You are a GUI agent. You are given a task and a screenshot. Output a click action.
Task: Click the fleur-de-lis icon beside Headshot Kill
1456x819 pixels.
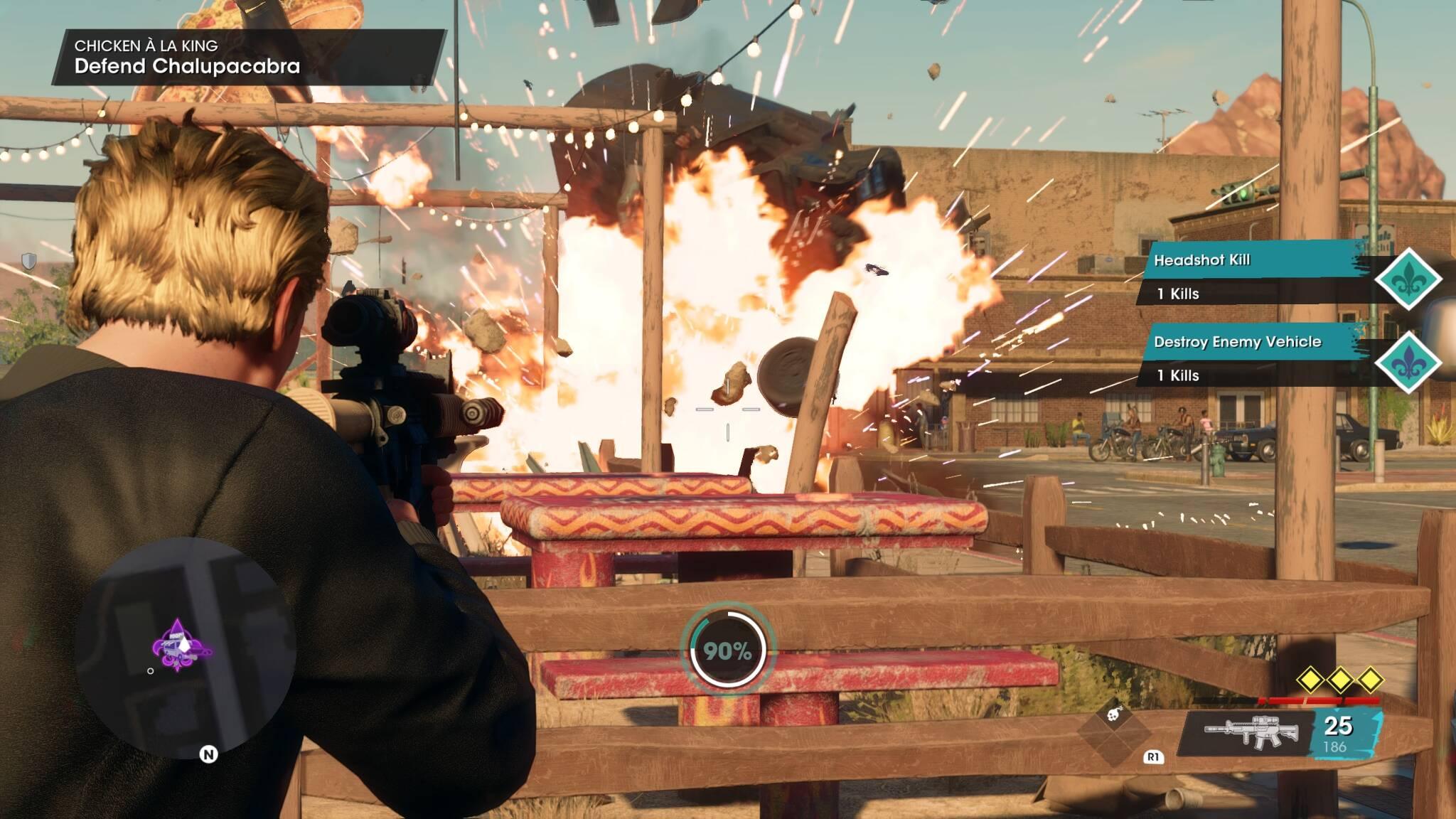[1408, 279]
